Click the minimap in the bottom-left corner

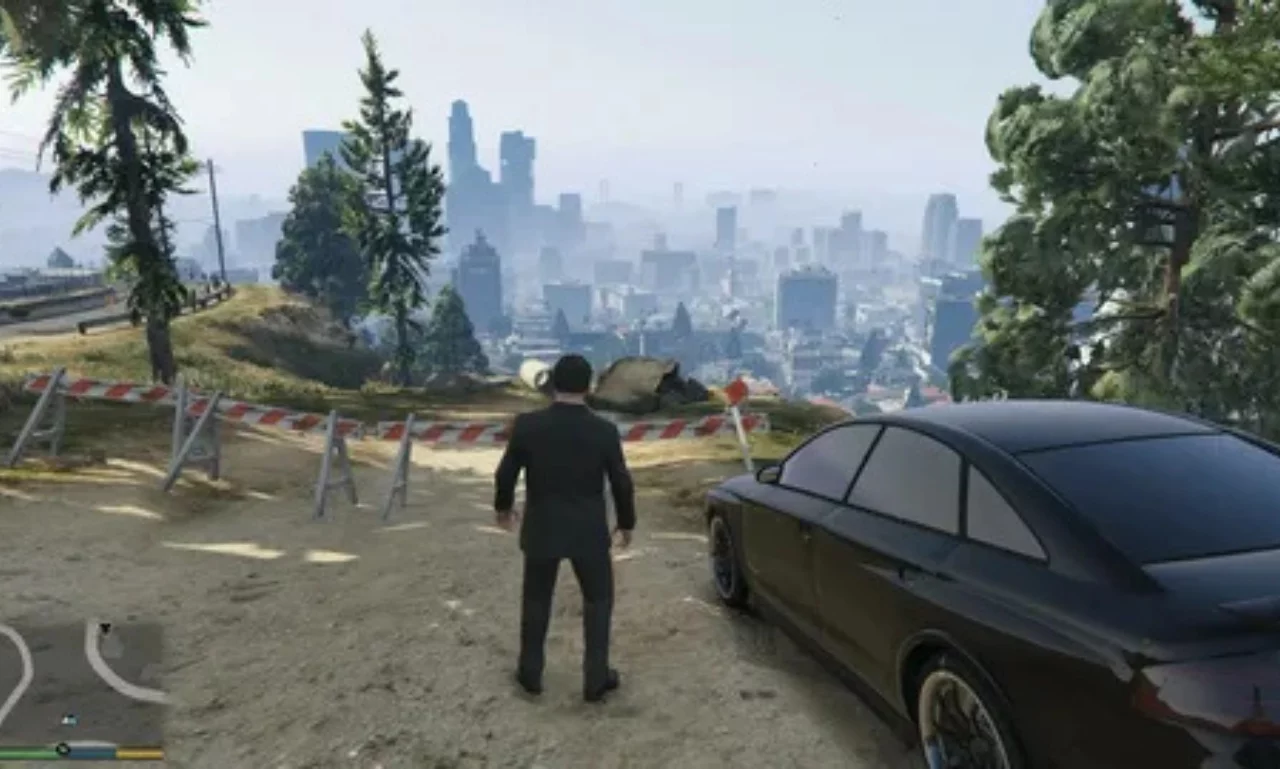point(80,670)
